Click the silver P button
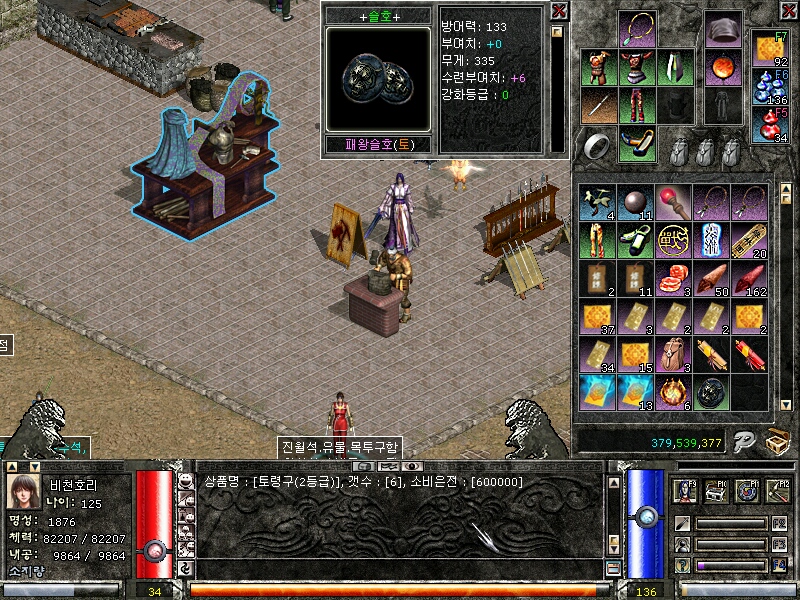 pyautogui.click(x=742, y=441)
